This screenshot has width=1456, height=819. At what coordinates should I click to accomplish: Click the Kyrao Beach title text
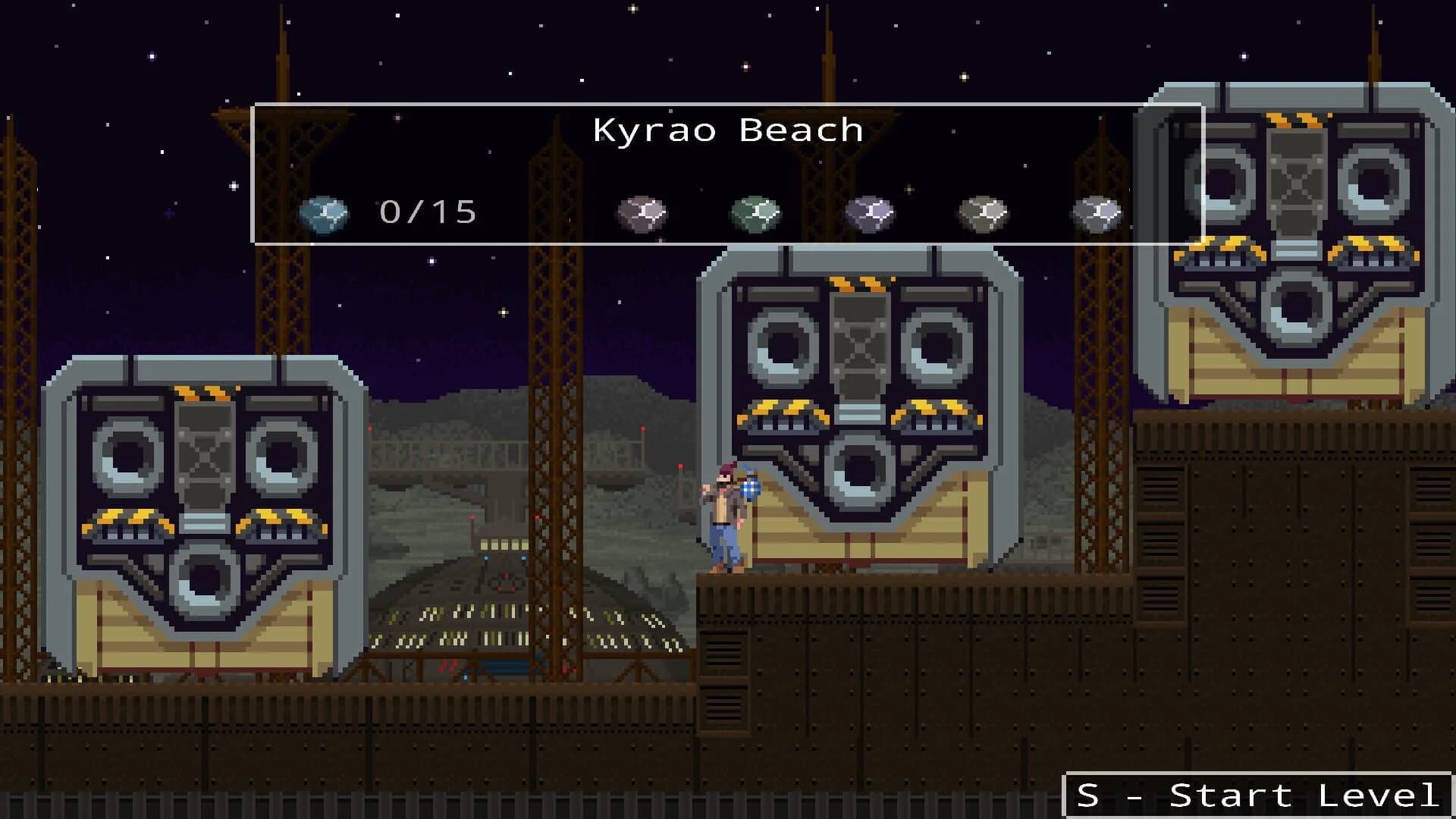click(x=727, y=129)
